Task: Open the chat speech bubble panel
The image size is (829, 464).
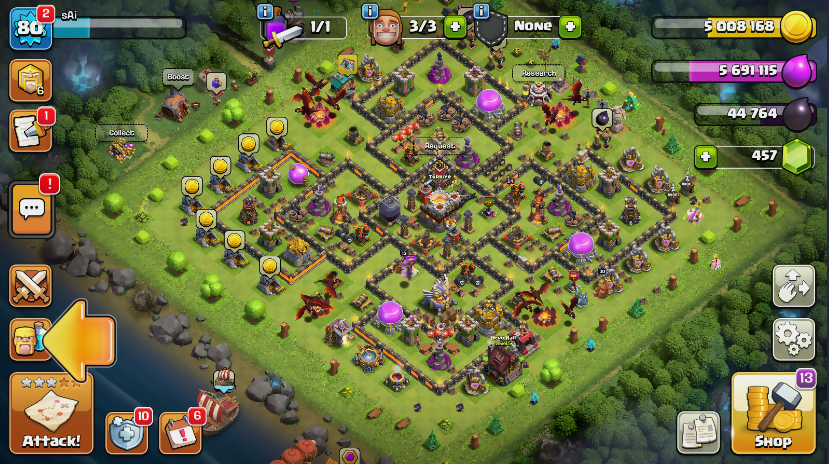Action: [x=32, y=209]
